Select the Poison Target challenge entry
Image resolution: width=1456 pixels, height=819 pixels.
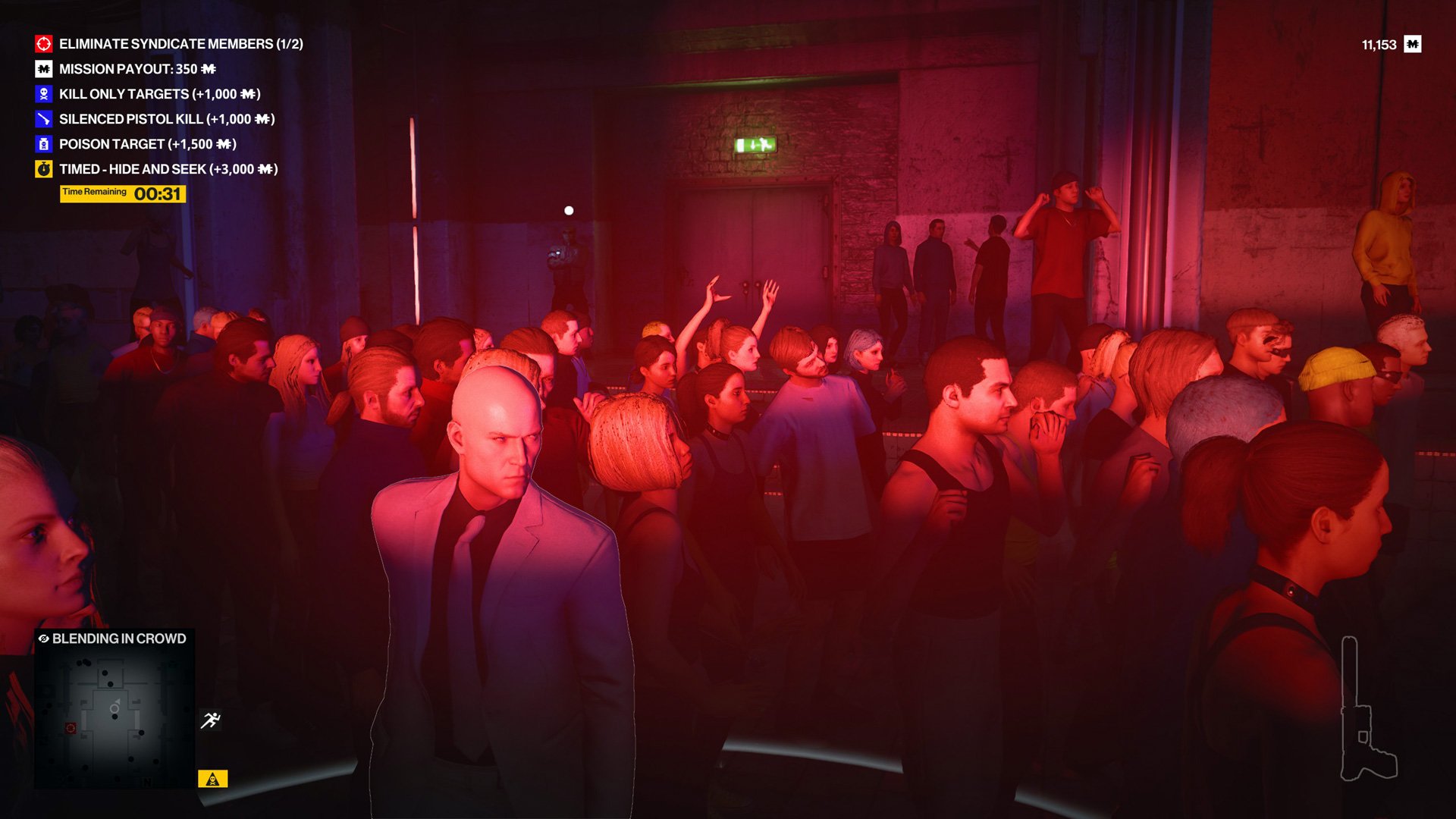(x=147, y=144)
